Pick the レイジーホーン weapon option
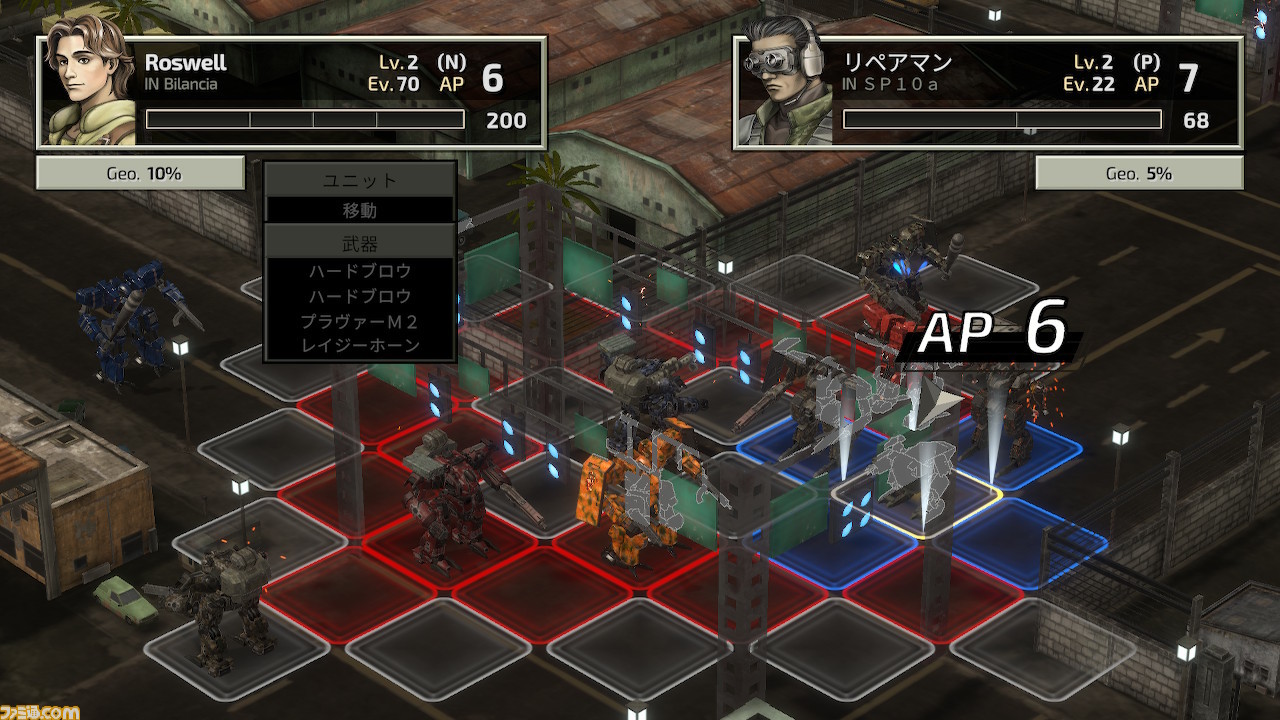Screen dimensions: 1280x720 click(x=360, y=346)
